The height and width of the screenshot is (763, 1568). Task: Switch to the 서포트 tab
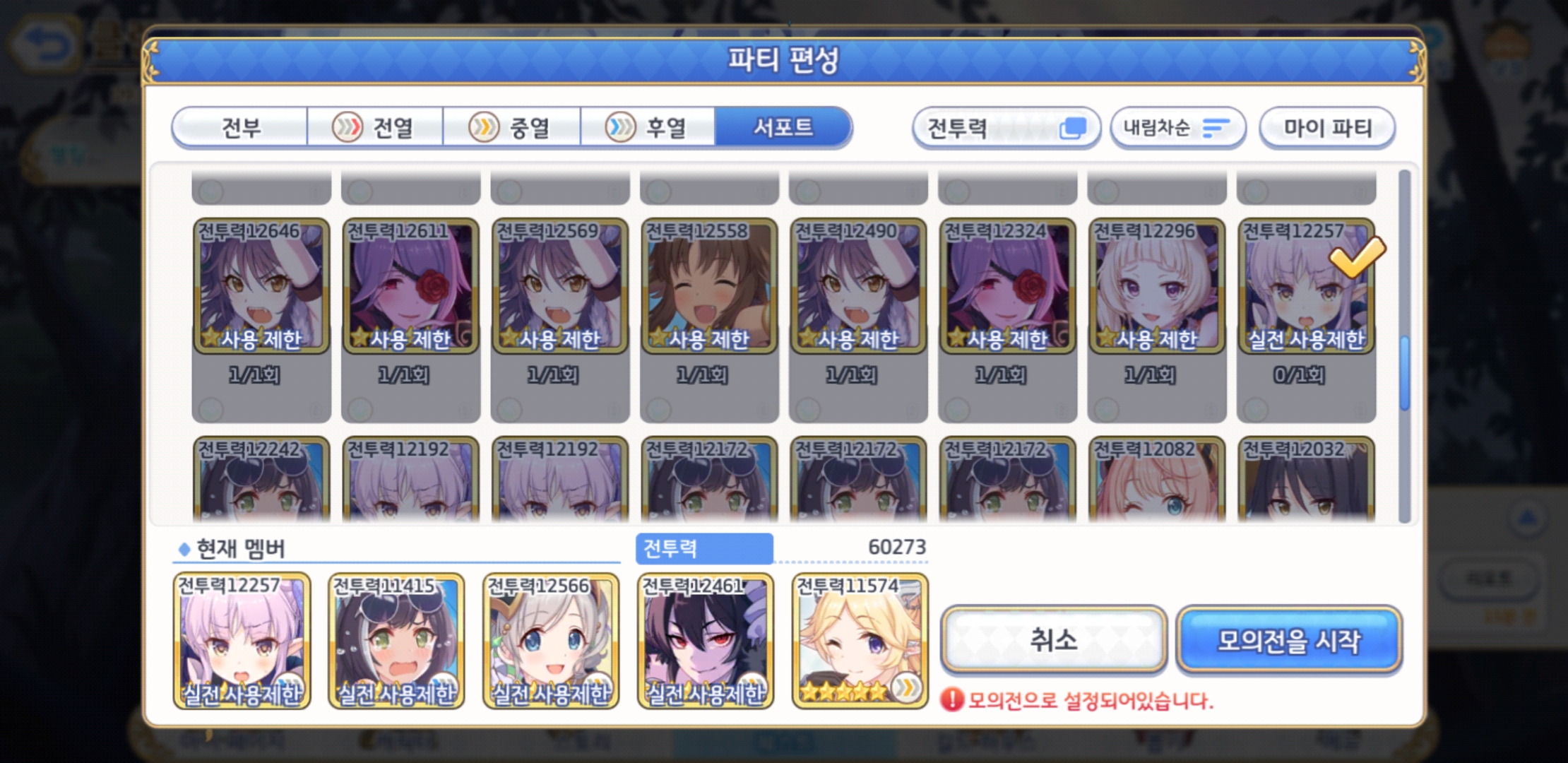point(783,128)
